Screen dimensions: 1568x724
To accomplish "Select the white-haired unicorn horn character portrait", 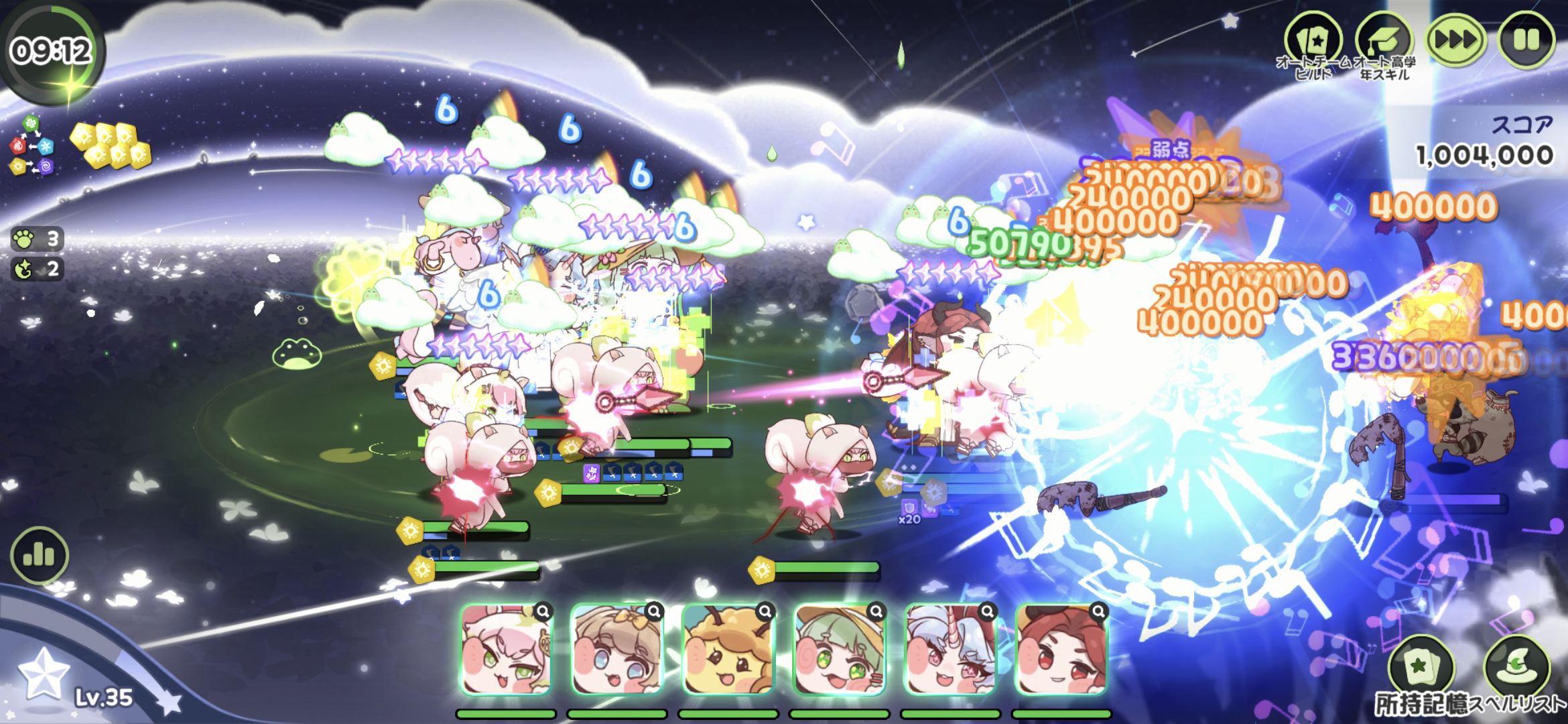I will pos(950,649).
